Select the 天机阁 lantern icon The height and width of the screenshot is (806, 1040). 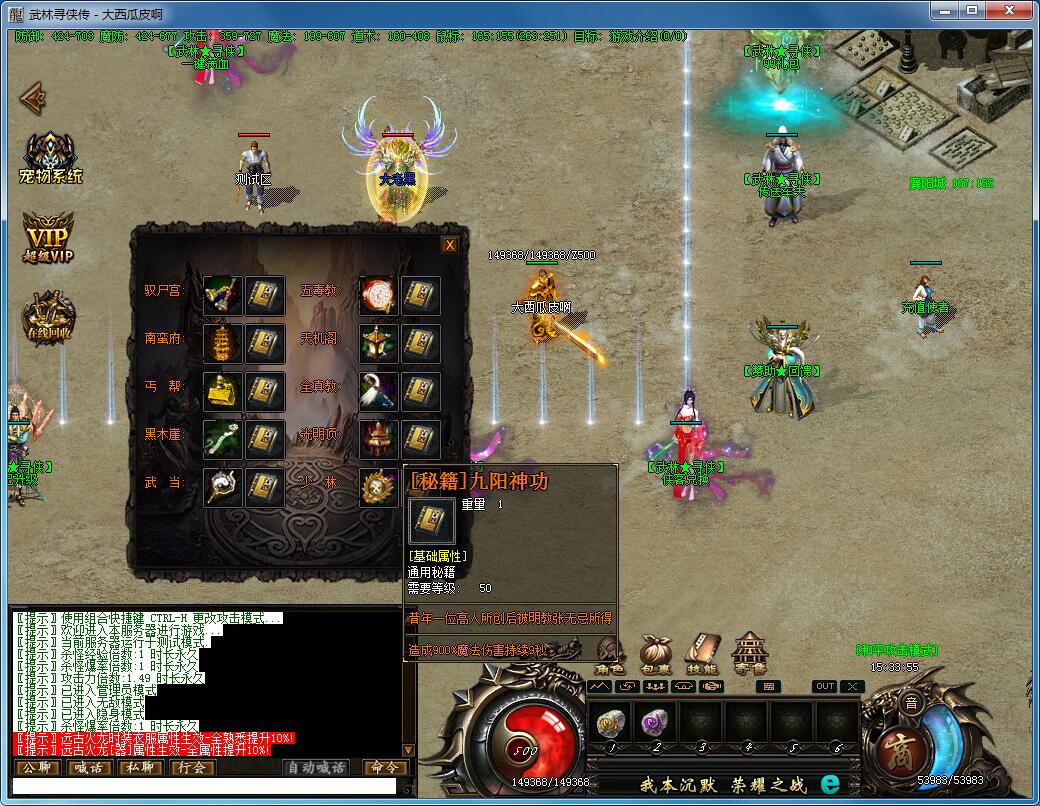[378, 344]
